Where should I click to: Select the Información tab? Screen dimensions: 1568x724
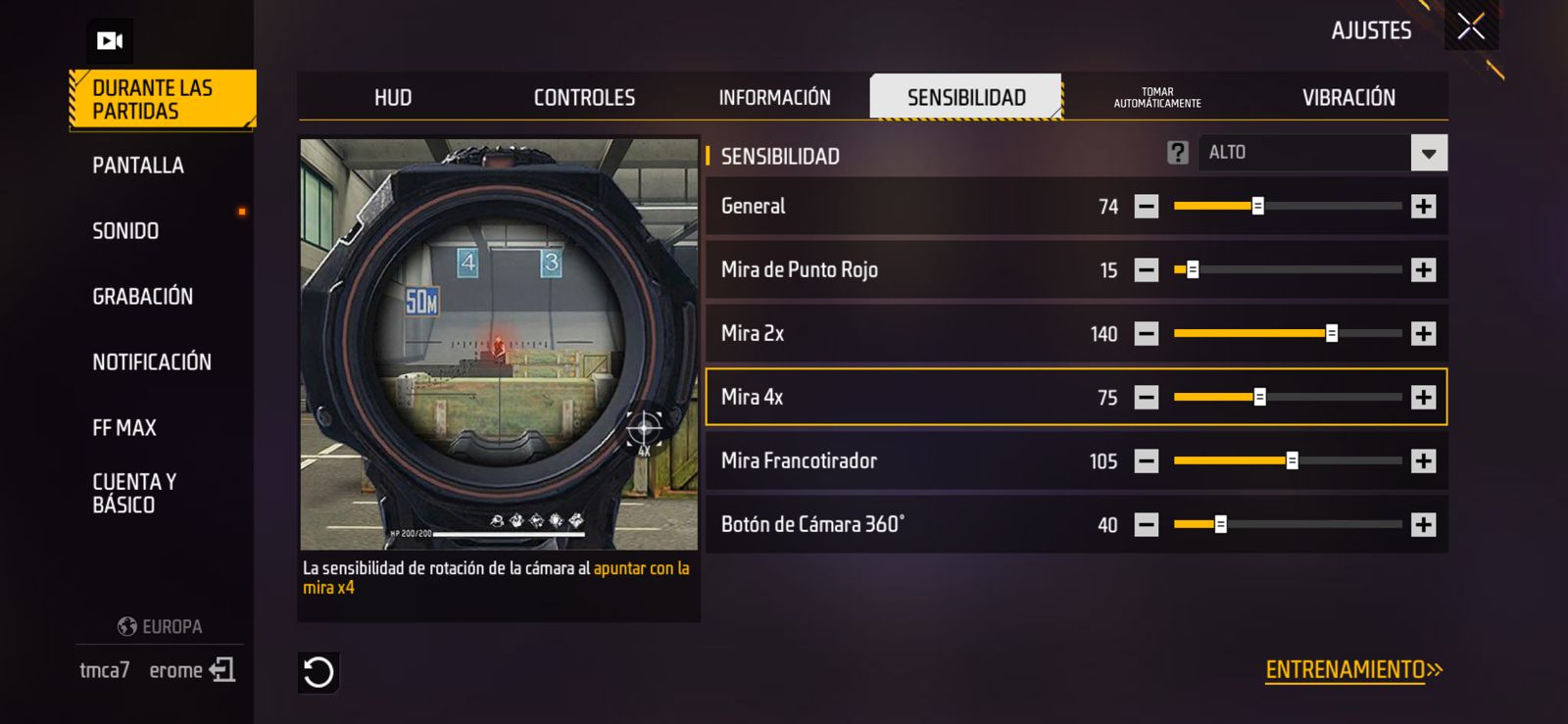[x=774, y=98]
